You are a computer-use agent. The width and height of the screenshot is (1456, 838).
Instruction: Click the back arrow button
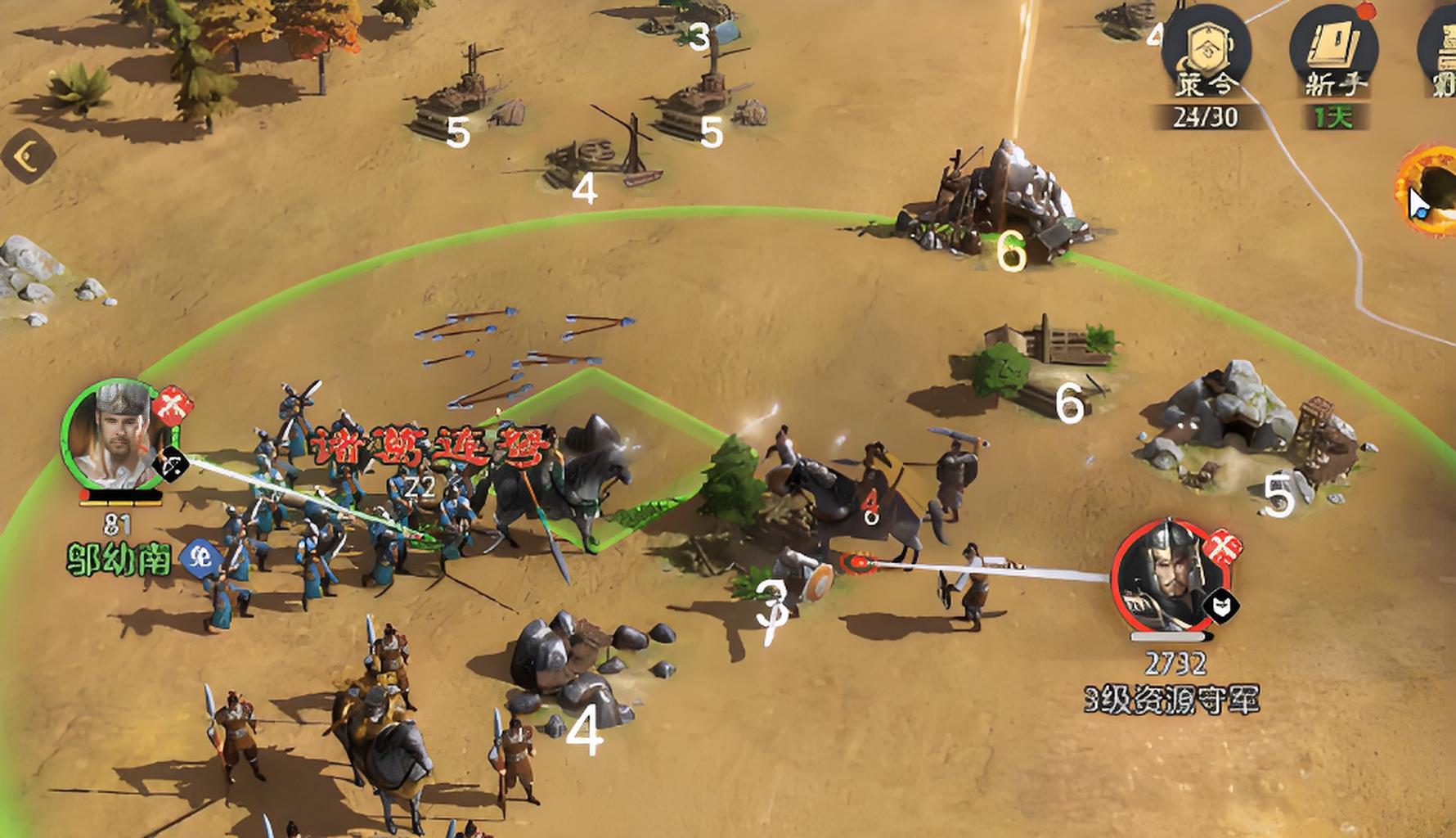(x=29, y=155)
